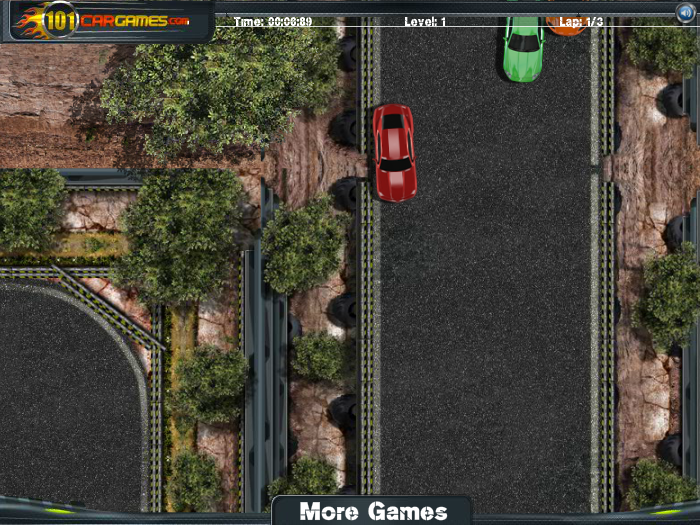Open the More Games link
Viewport: 700px width, 525px height.
tap(373, 511)
